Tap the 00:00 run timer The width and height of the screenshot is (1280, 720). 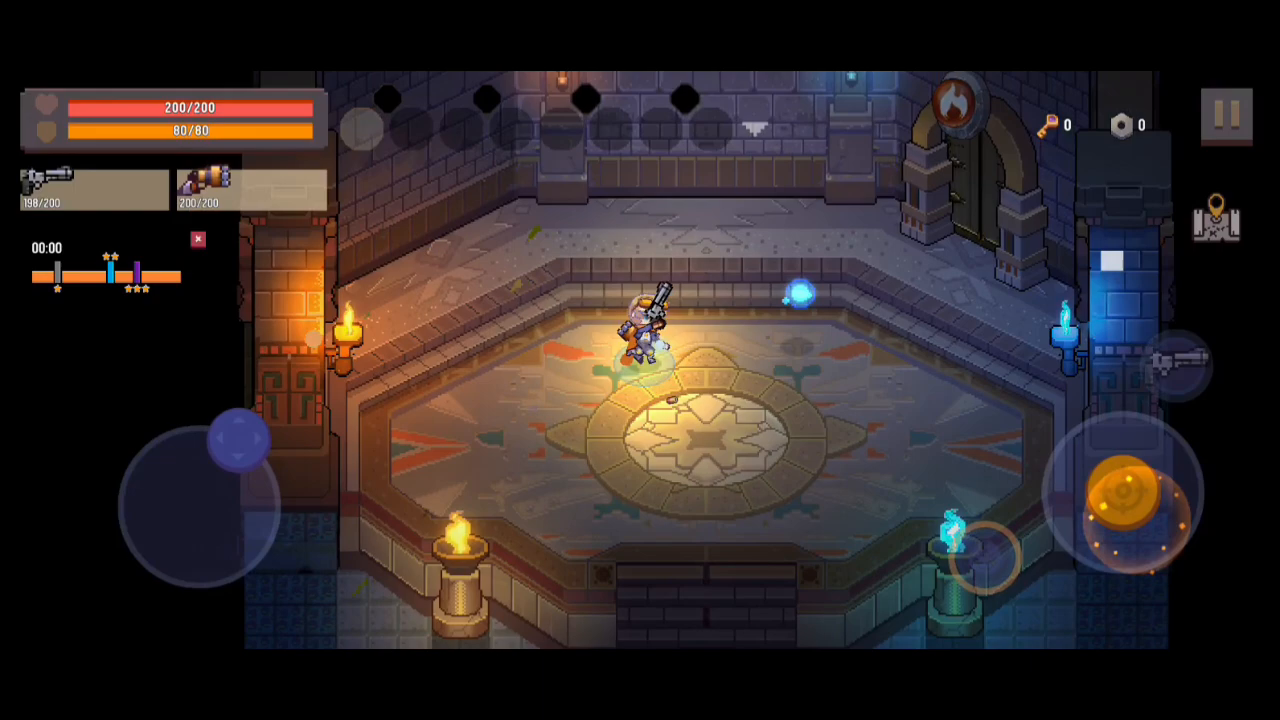click(46, 247)
